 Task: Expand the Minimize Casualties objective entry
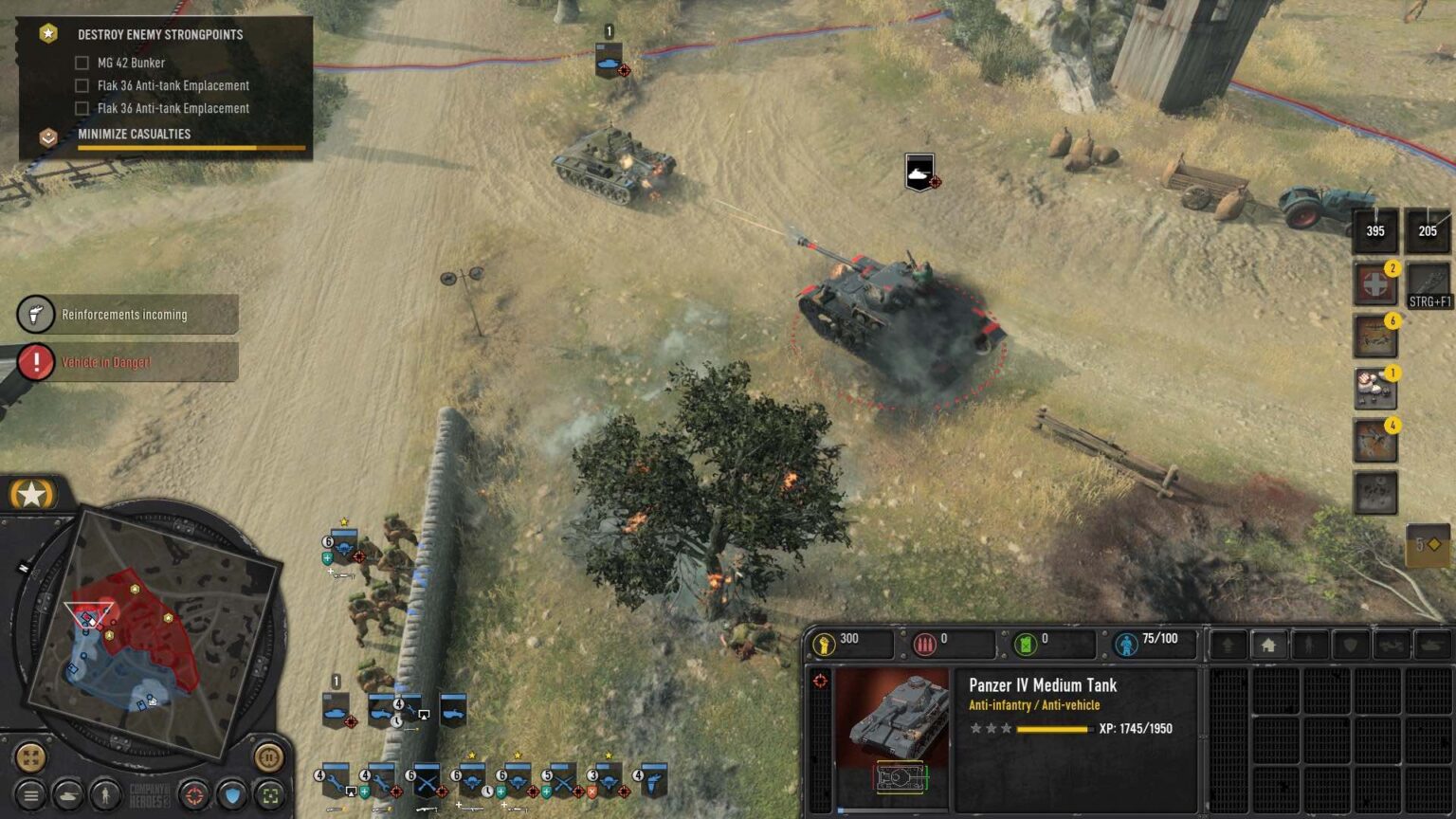click(135, 134)
